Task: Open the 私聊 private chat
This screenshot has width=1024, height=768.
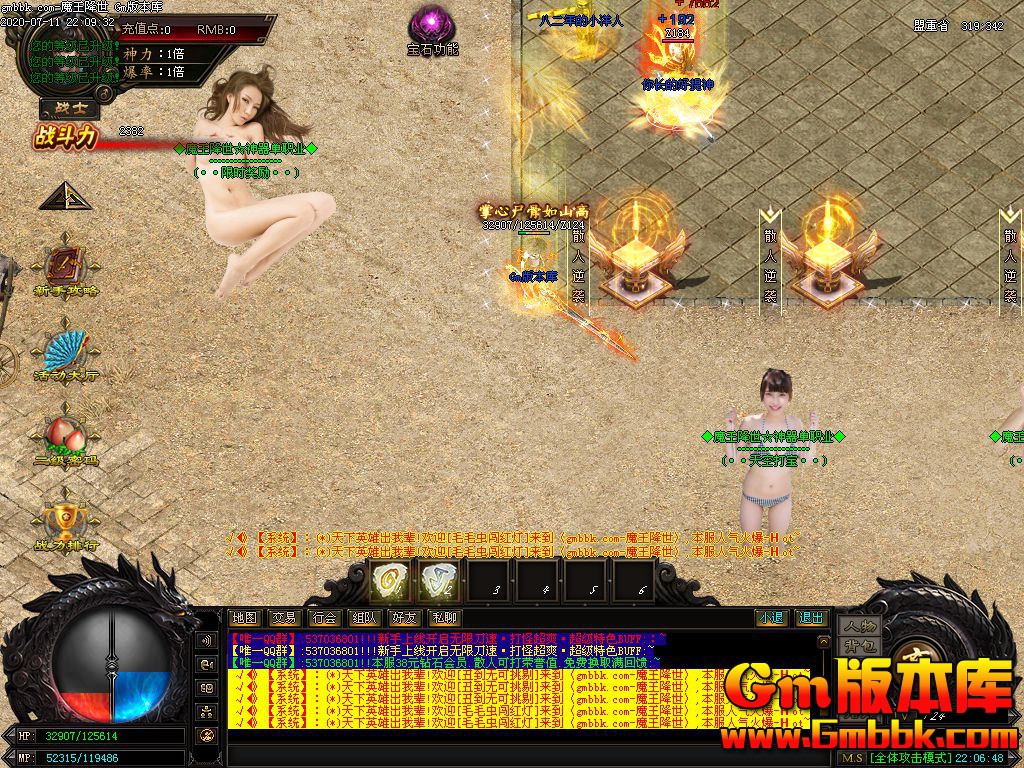Action: [x=443, y=618]
